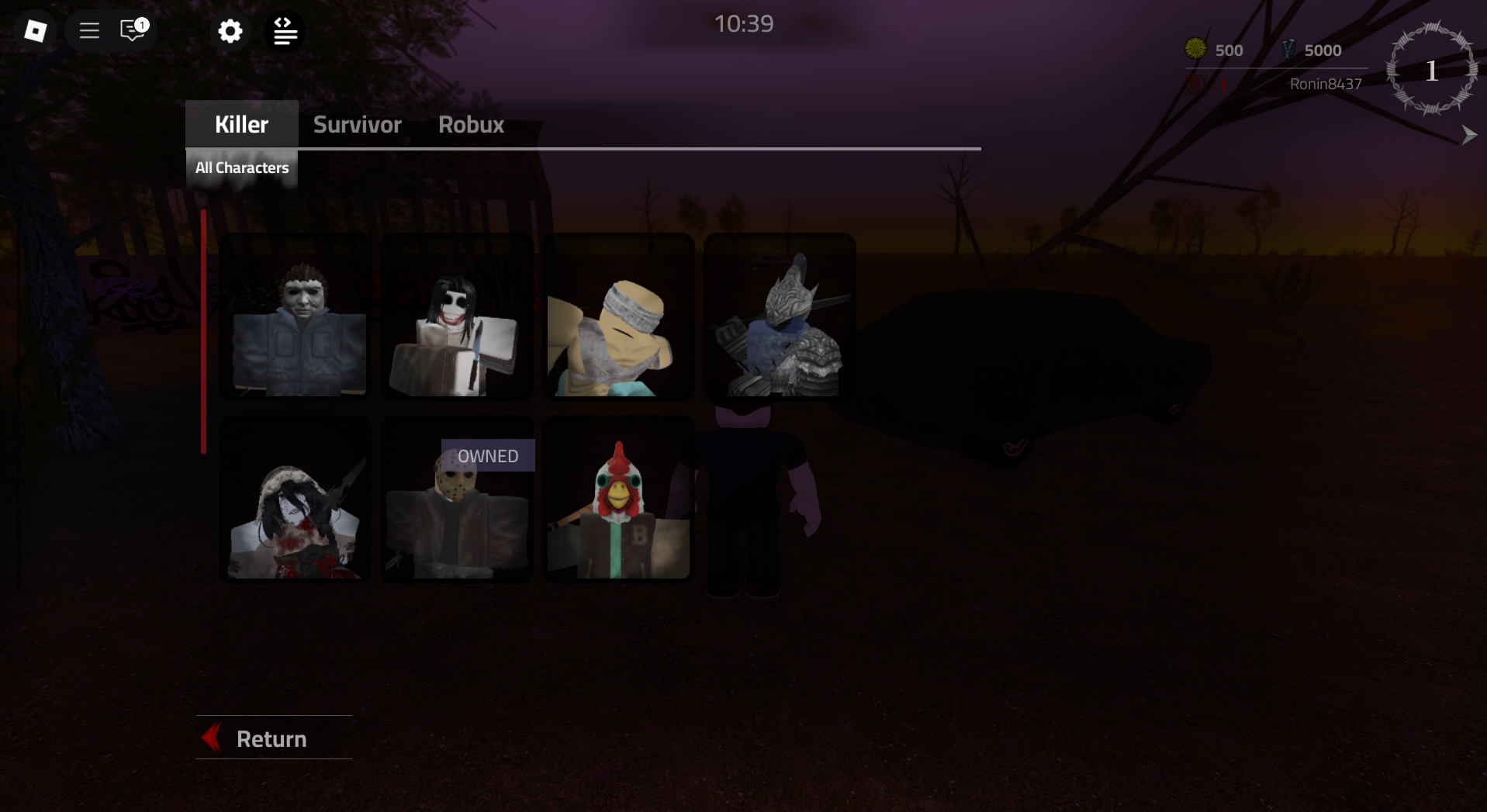Image resolution: width=1487 pixels, height=812 pixels.
Task: Open the Roblox logo menu
Action: coord(35,30)
